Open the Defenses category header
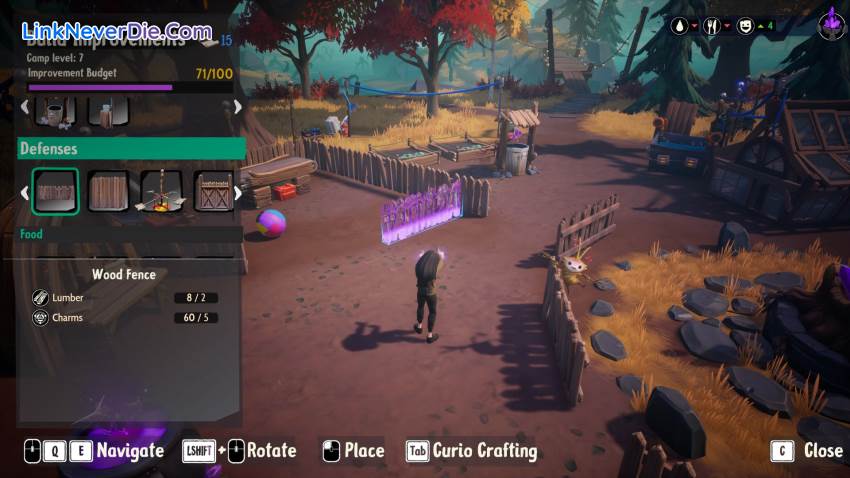 [131, 149]
